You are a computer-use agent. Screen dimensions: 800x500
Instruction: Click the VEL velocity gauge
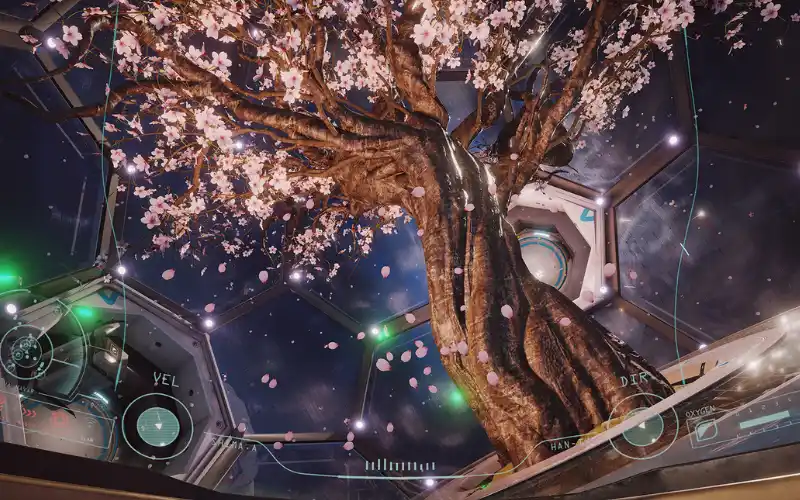[x=158, y=426]
